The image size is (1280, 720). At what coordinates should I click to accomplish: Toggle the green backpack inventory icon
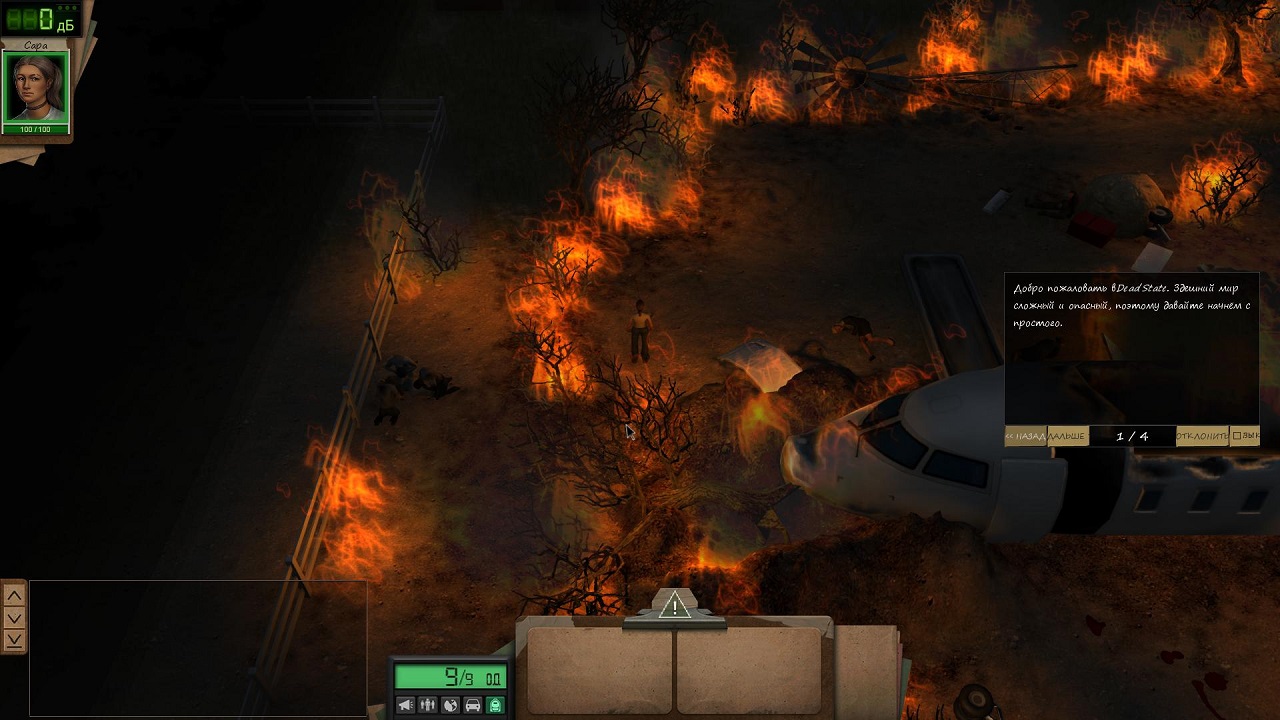(495, 705)
